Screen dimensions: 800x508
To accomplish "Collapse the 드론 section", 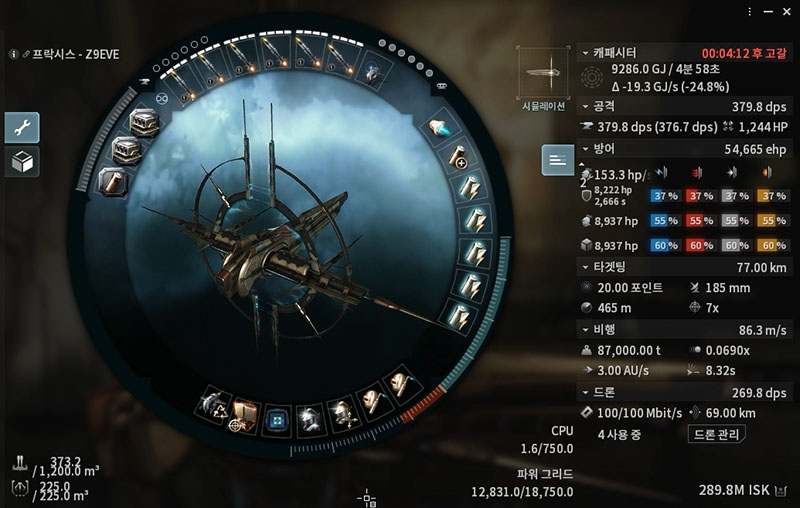I will [585, 392].
